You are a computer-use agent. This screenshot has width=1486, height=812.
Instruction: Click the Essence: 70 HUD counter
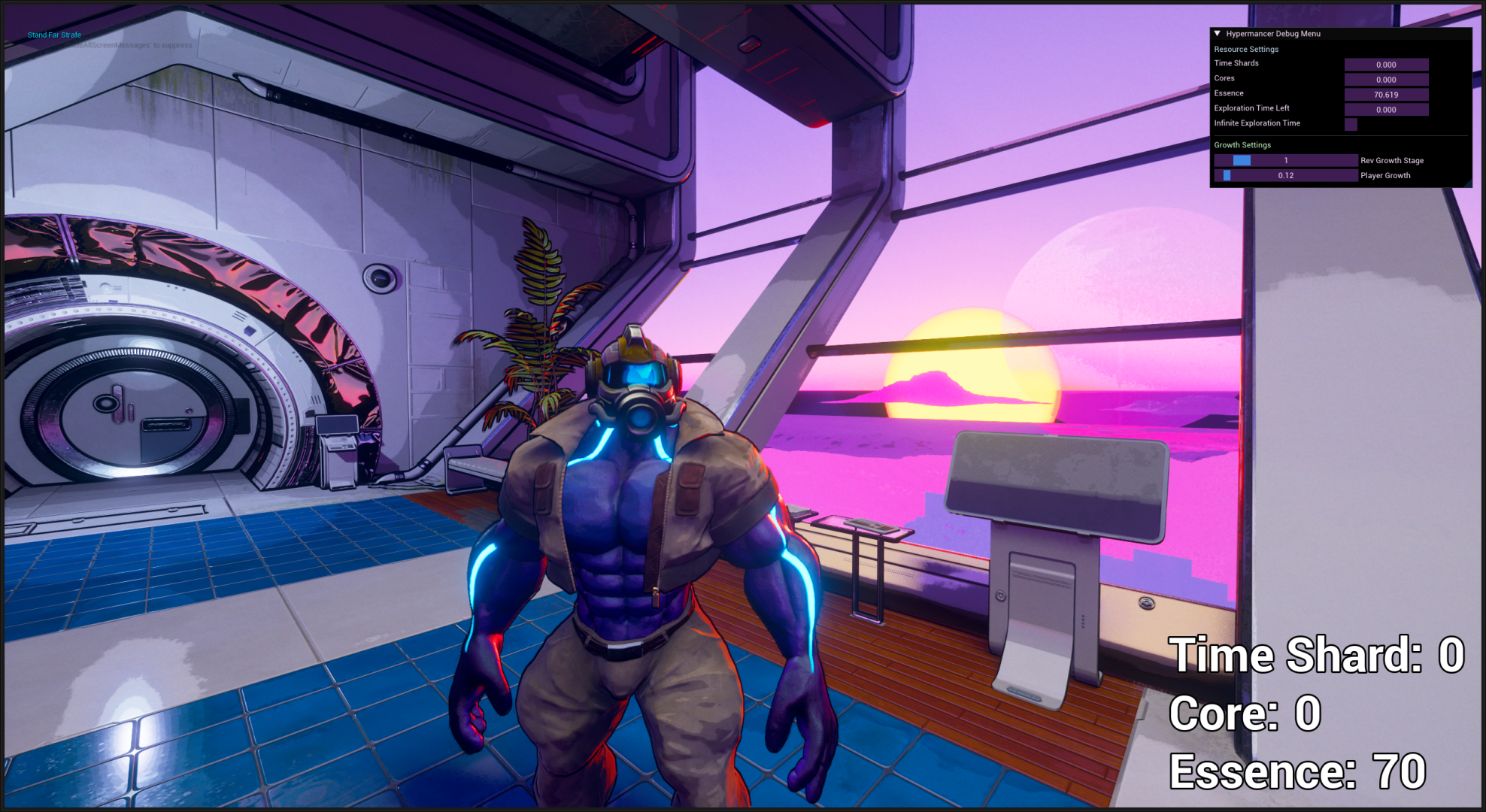click(1299, 773)
